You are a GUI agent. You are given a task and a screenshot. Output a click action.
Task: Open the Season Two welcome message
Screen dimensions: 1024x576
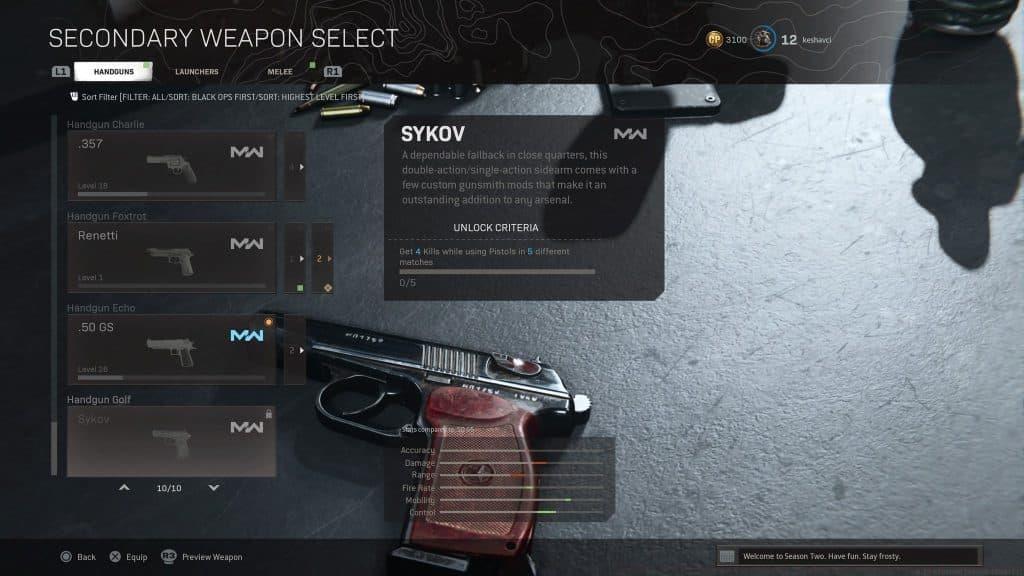(x=847, y=555)
